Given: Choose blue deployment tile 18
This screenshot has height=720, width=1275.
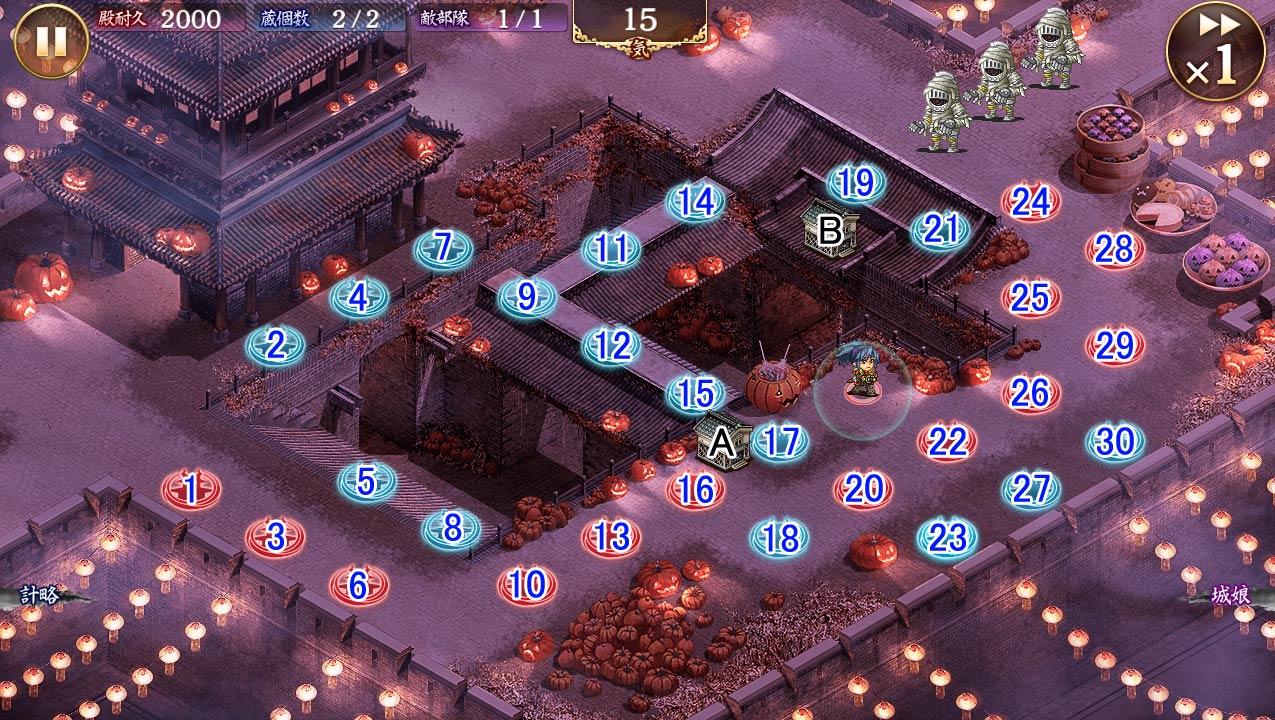Looking at the screenshot, I should (780, 538).
